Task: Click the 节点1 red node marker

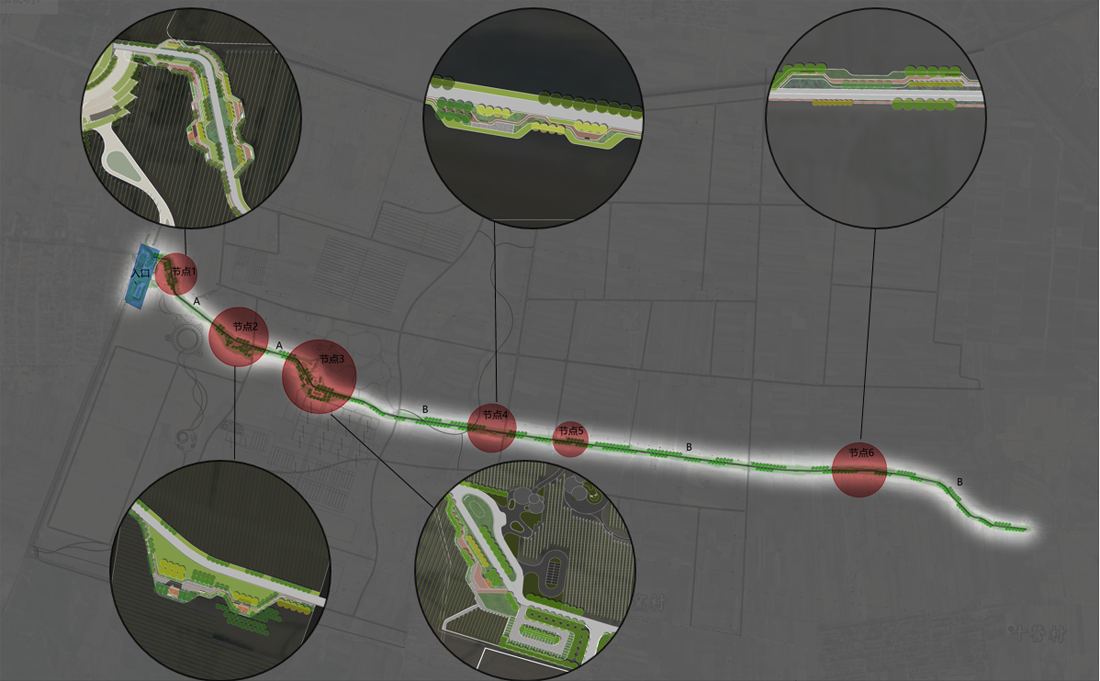Action: point(176,273)
